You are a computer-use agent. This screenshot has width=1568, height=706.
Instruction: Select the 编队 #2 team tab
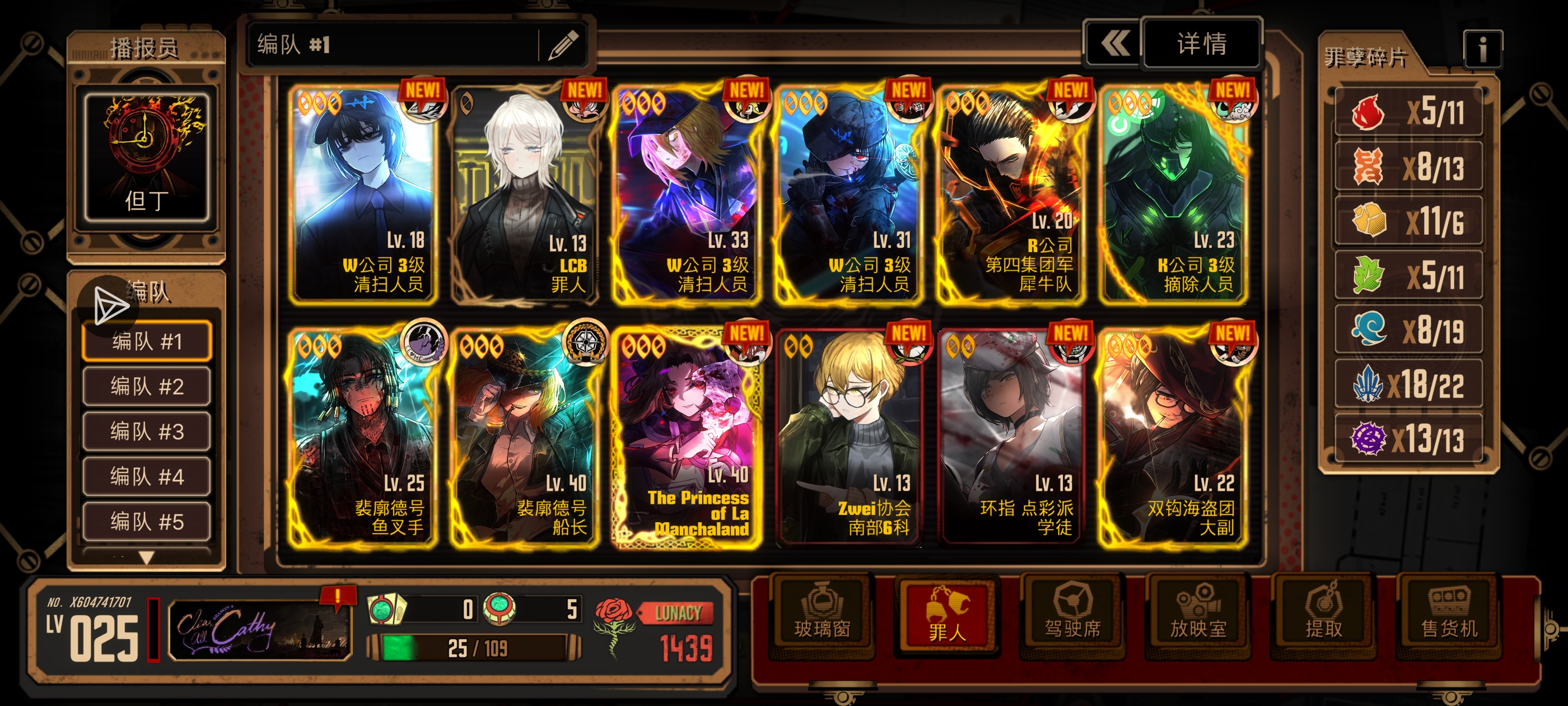(x=147, y=386)
